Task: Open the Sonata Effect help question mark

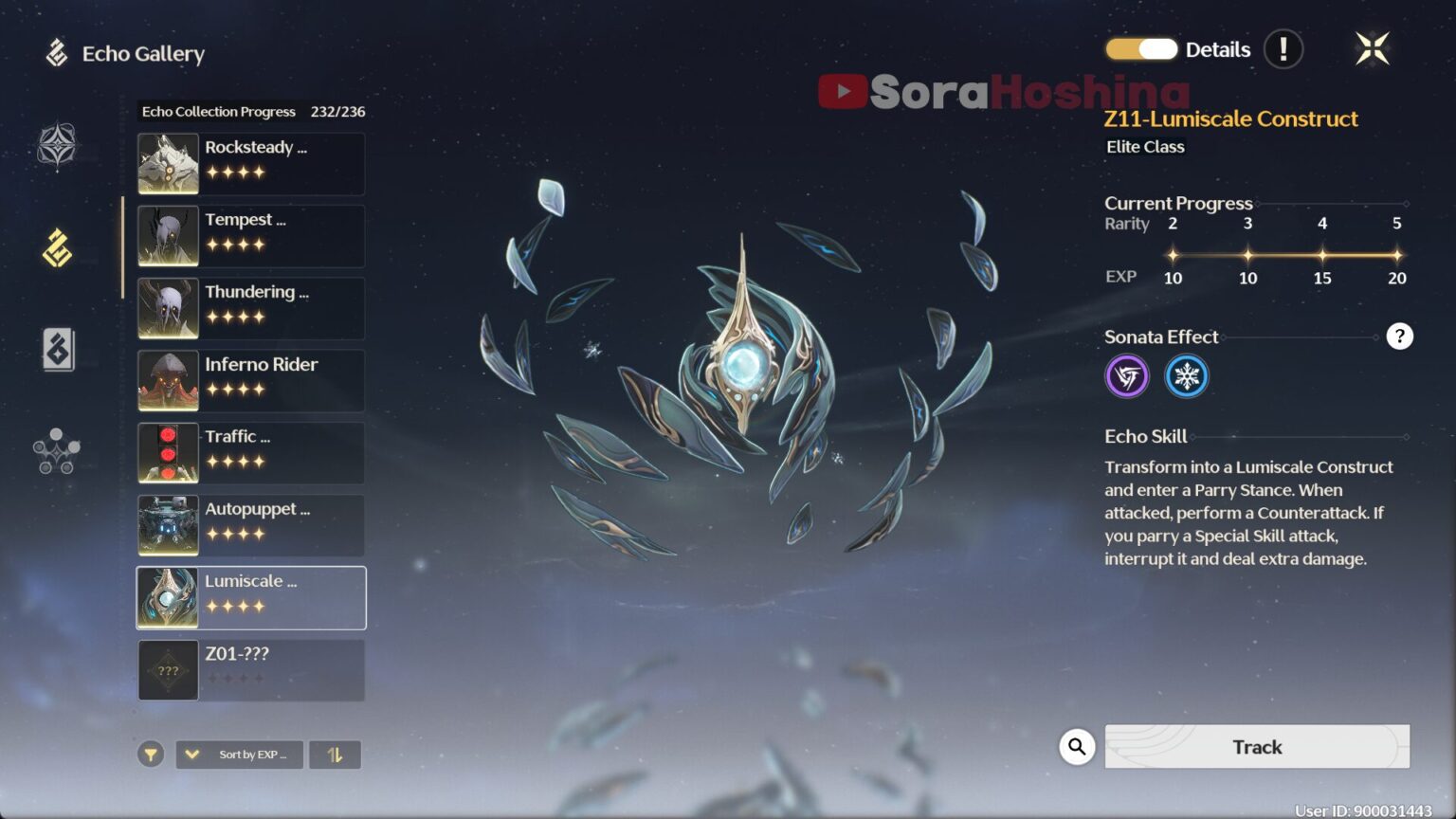Action: [1399, 337]
